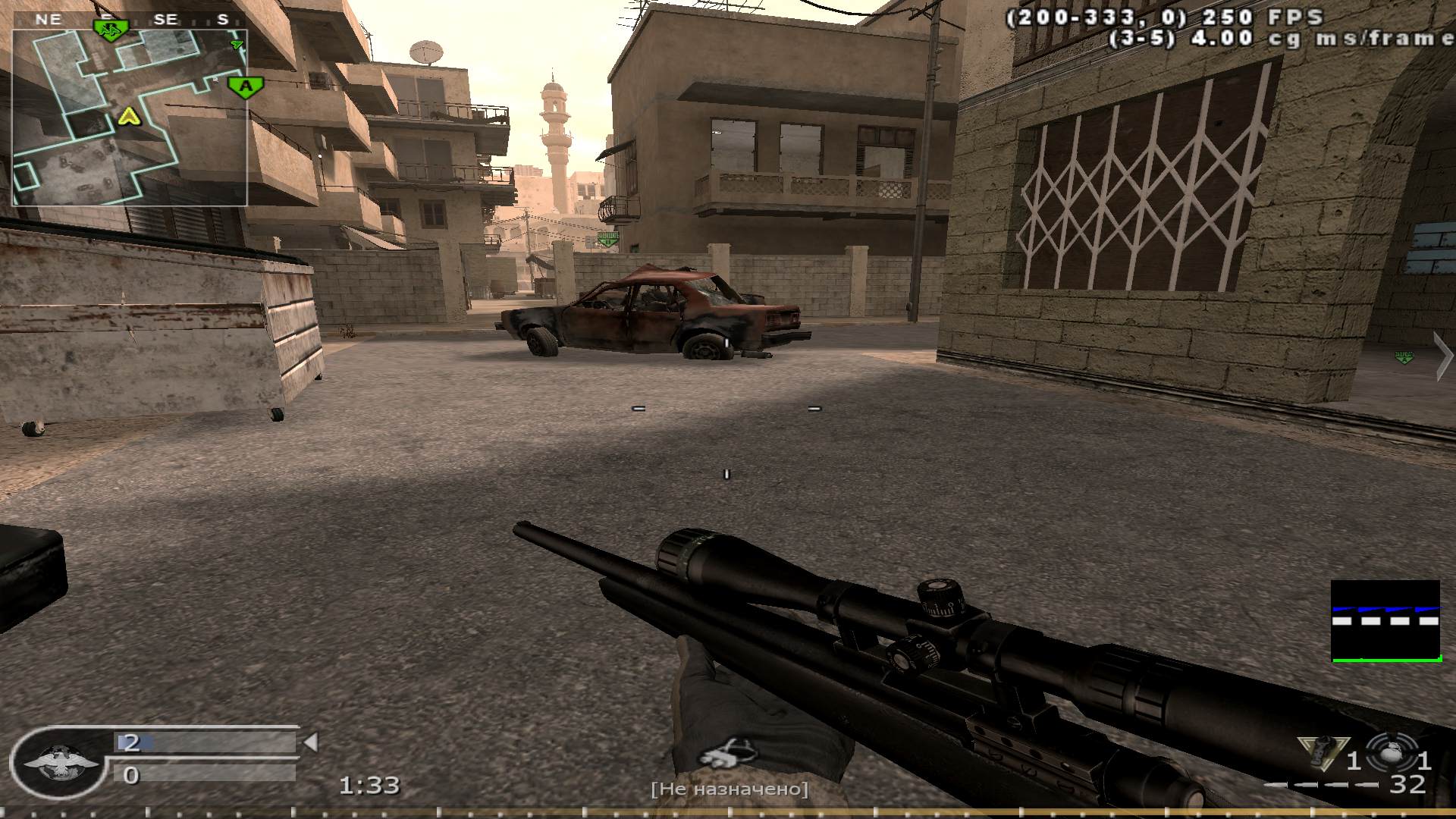1456x819 pixels.
Task: Click the eagle team emblem
Action: pyautogui.click(x=58, y=761)
